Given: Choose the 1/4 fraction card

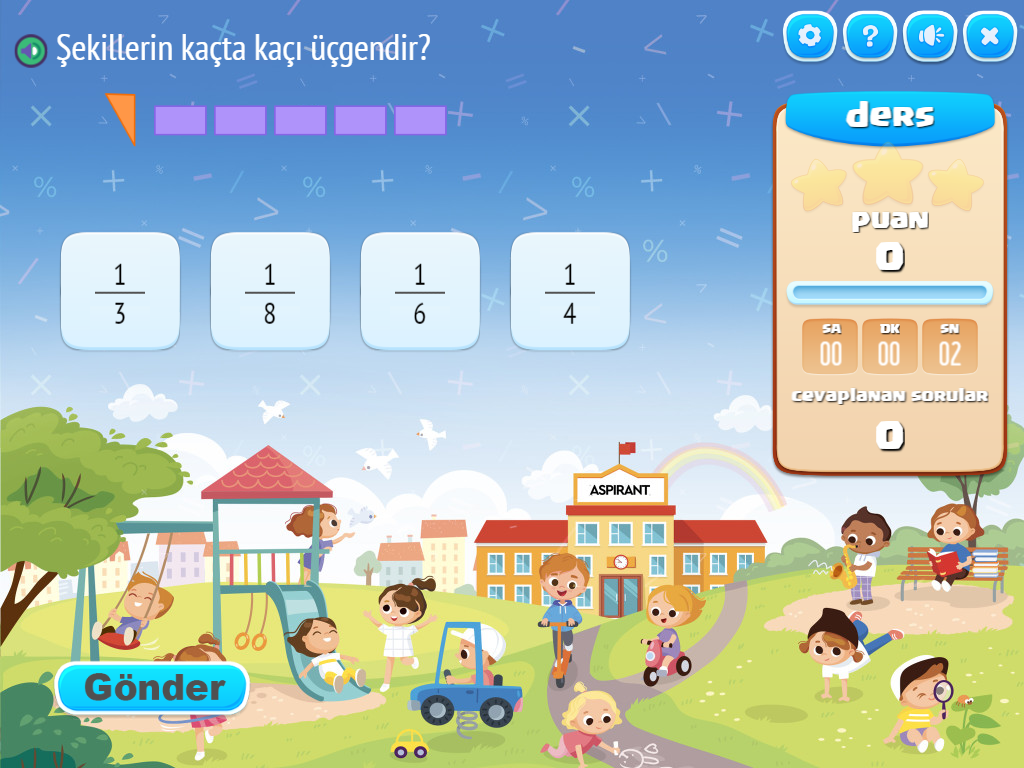Looking at the screenshot, I should pyautogui.click(x=570, y=291).
